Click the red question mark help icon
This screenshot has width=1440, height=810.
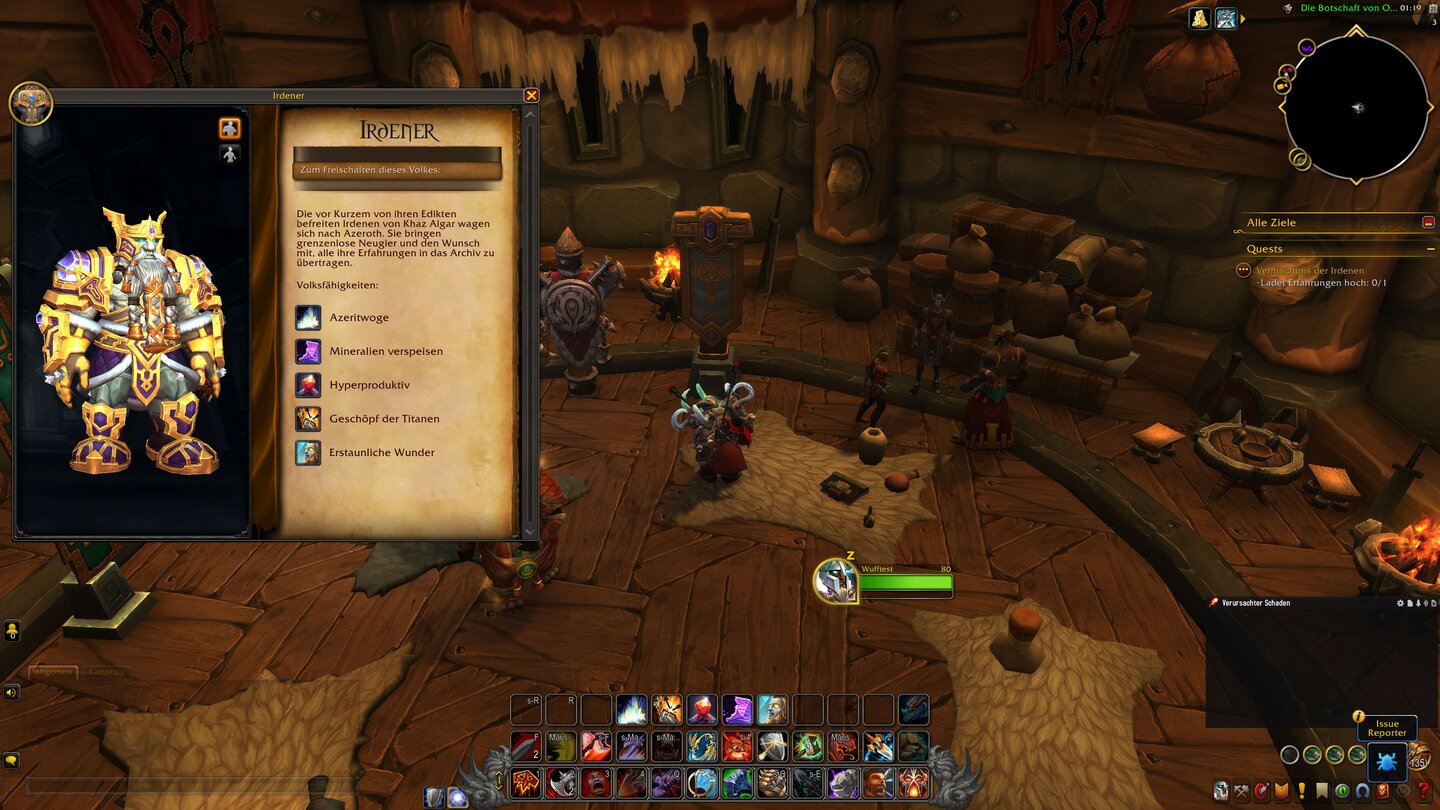click(x=1424, y=790)
